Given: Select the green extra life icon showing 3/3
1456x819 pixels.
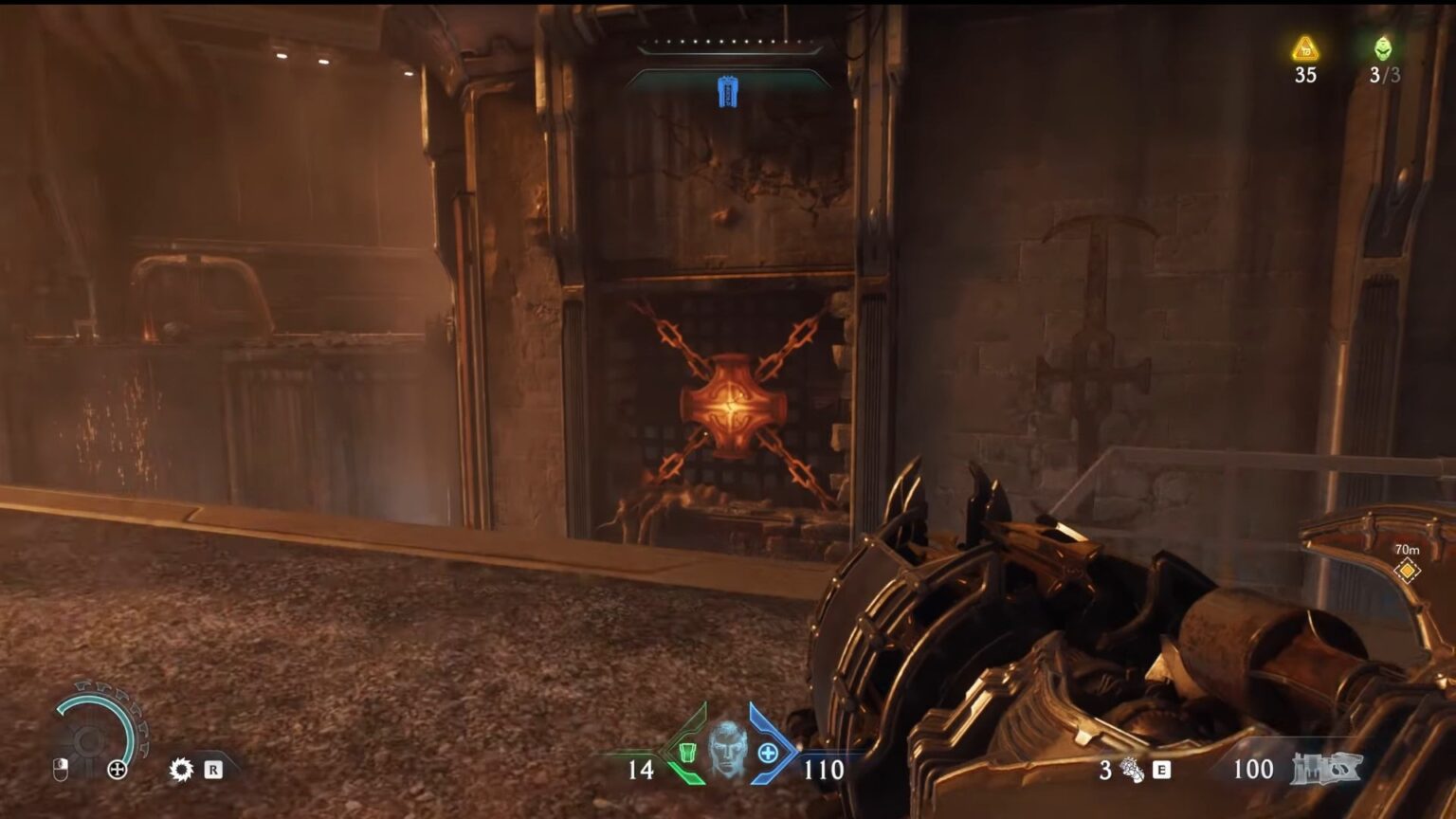Looking at the screenshot, I should tap(1383, 48).
